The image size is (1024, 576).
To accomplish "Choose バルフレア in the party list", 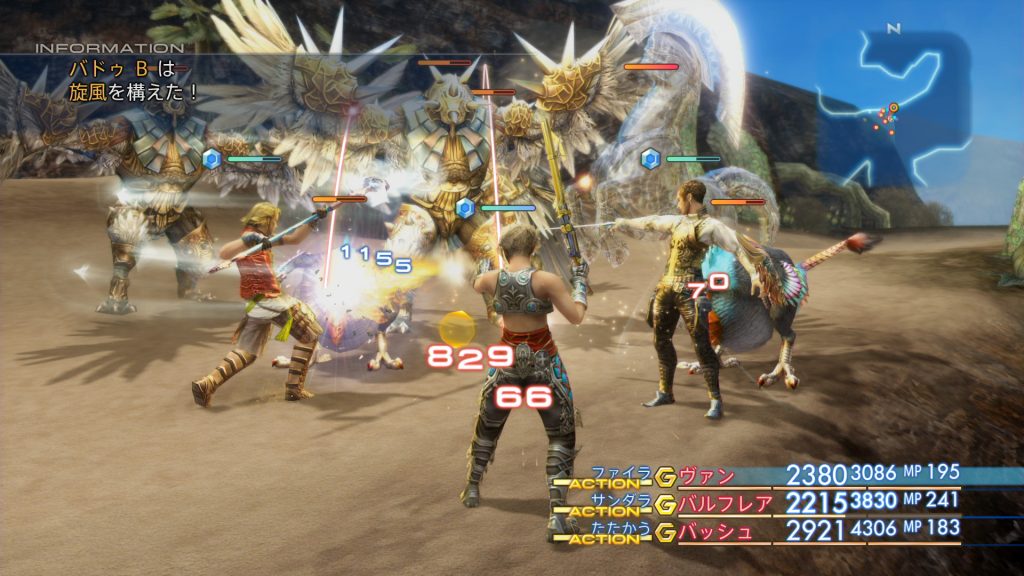I will coord(726,502).
